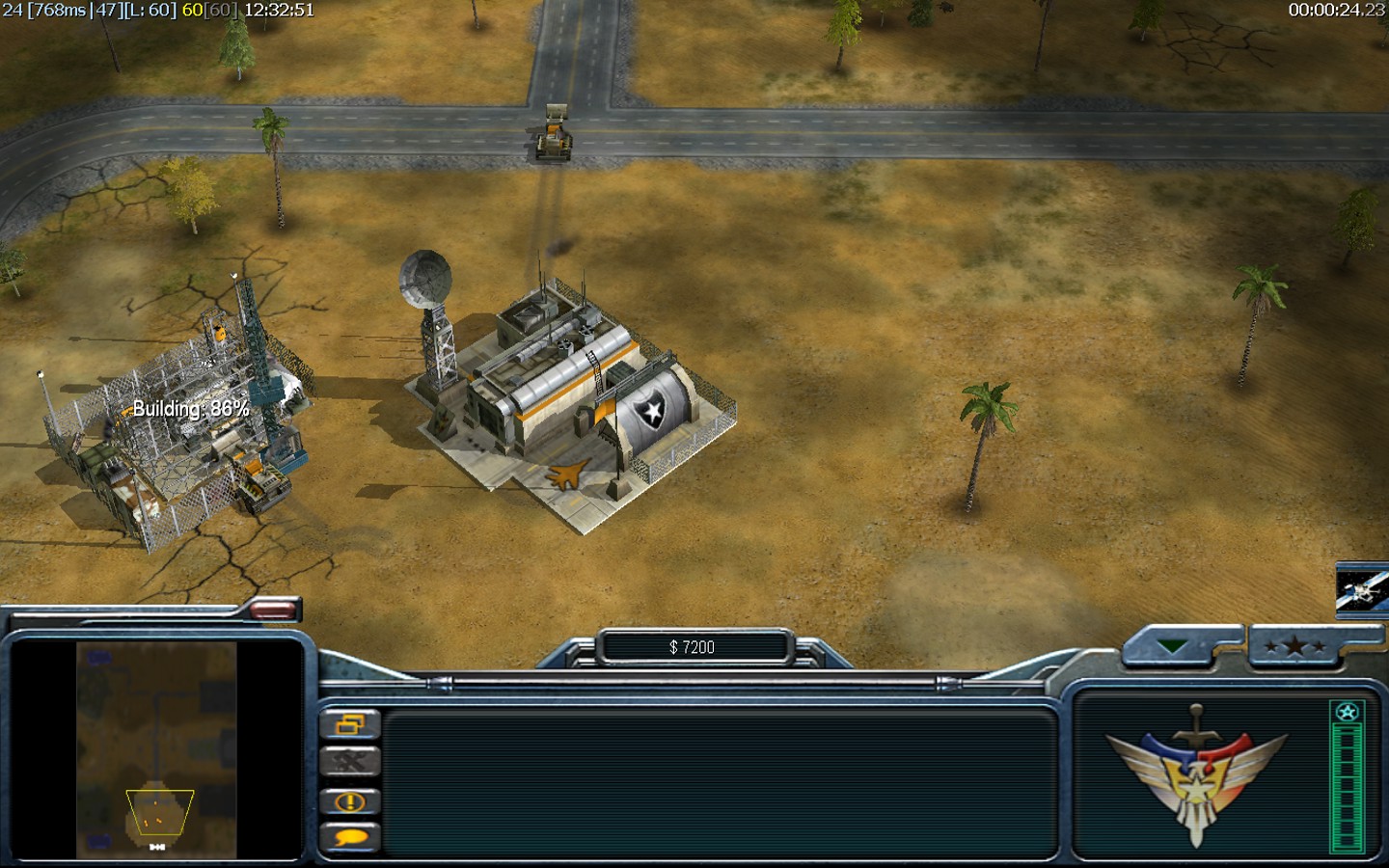
Task: Activate the Spy Satellite power shortcut icon
Action: tap(1362, 587)
